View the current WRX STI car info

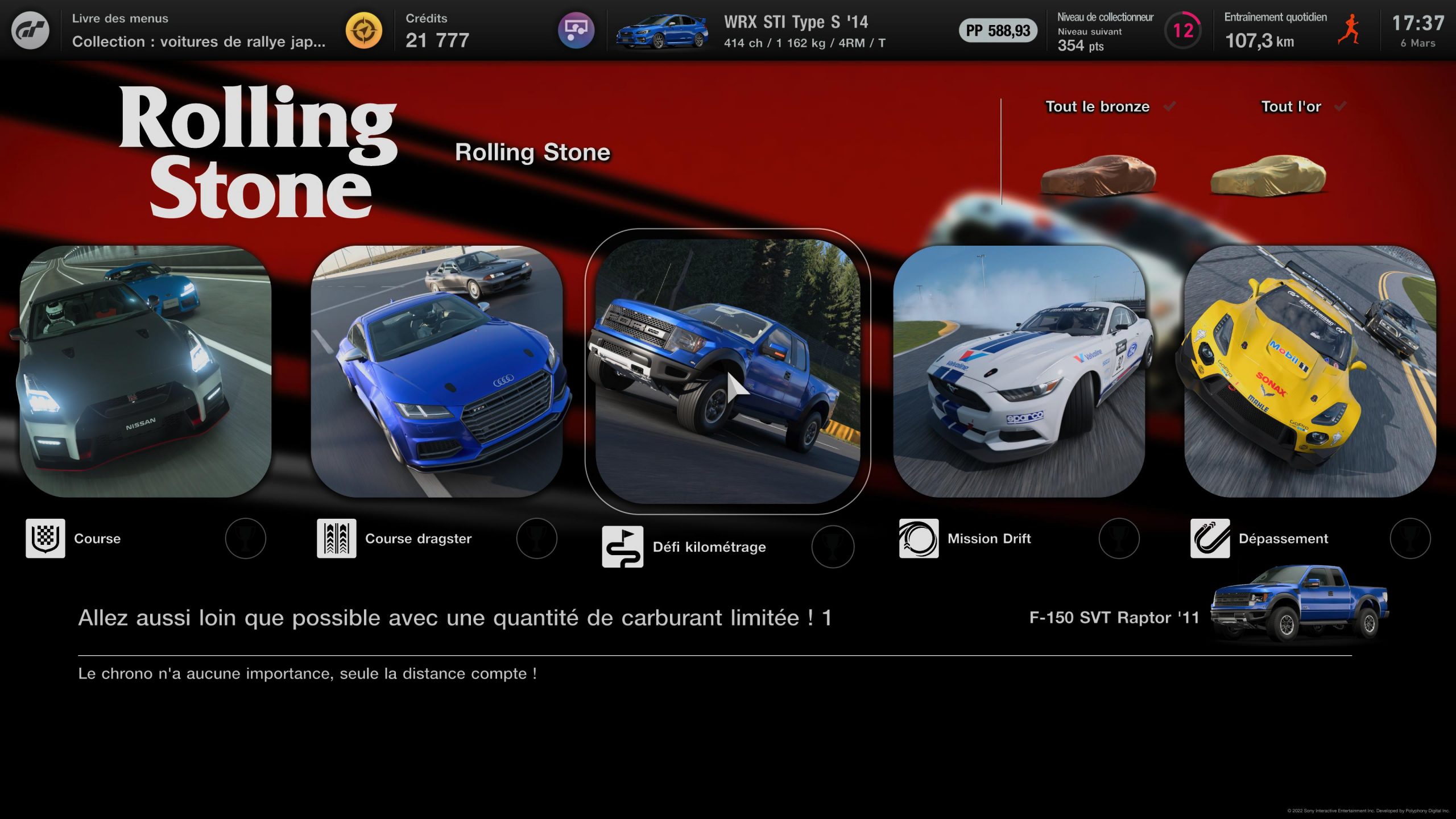(751, 31)
